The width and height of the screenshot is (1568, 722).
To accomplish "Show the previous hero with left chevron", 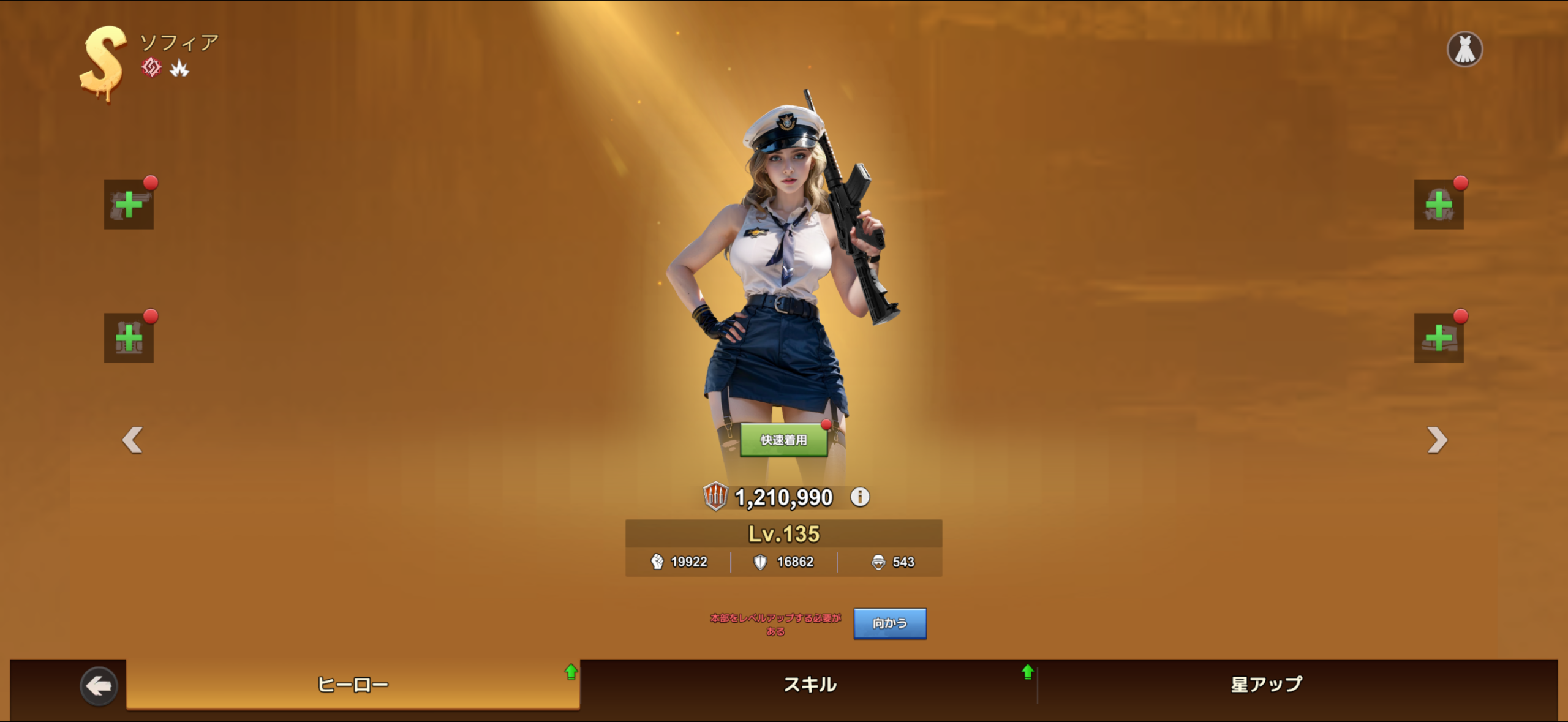I will [132, 440].
